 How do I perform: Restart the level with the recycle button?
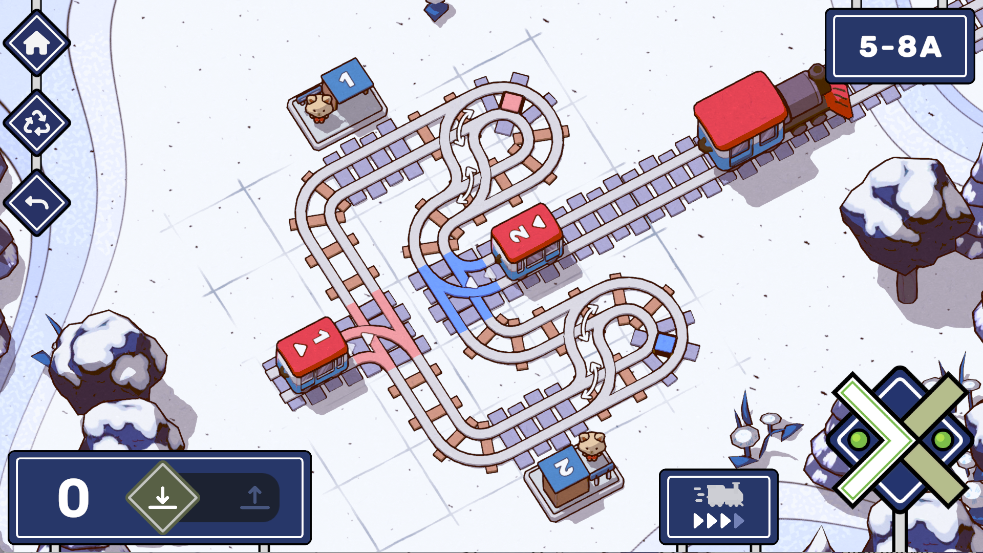point(37,123)
